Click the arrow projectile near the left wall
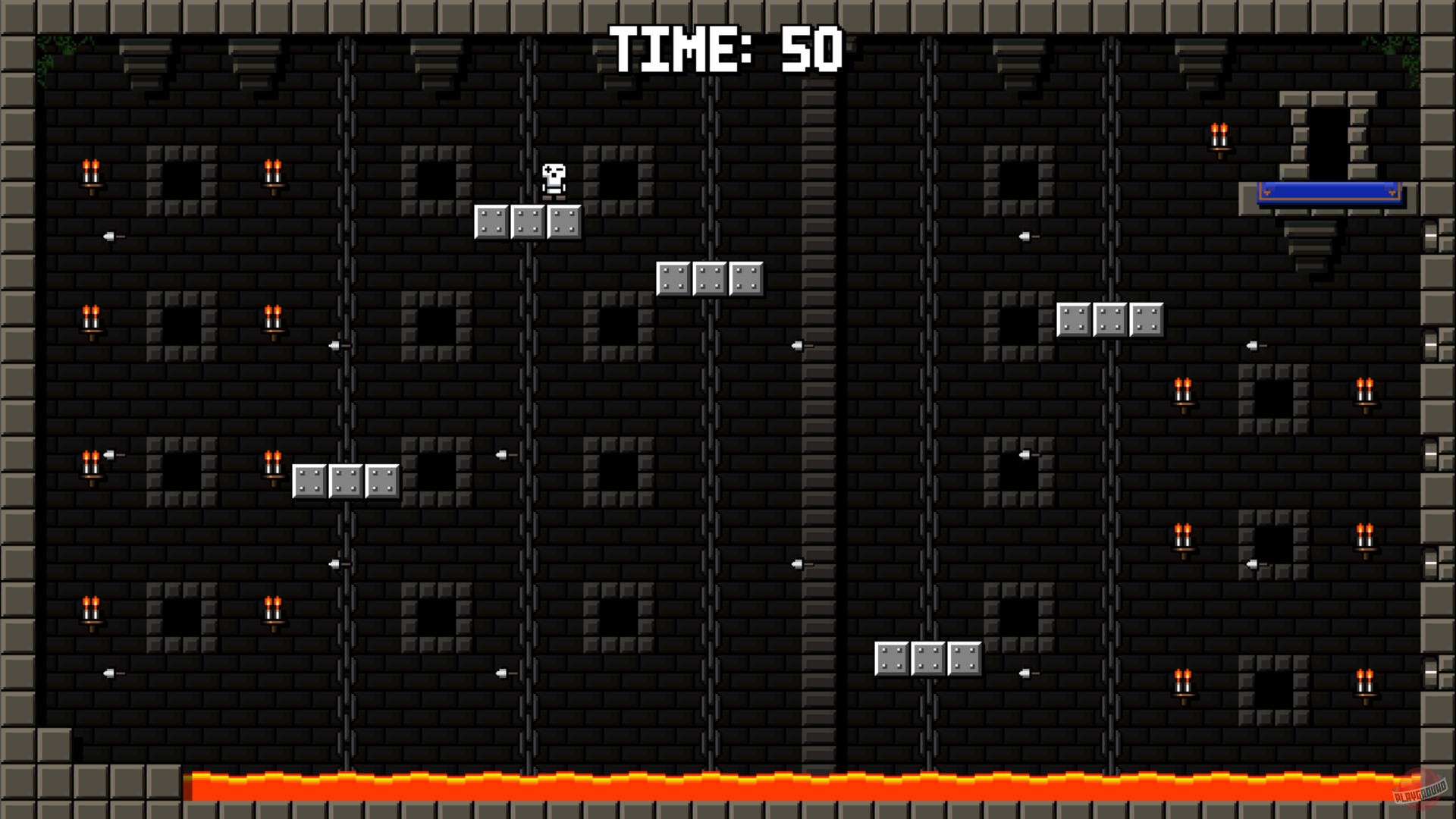This screenshot has height=819, width=1456. [111, 235]
